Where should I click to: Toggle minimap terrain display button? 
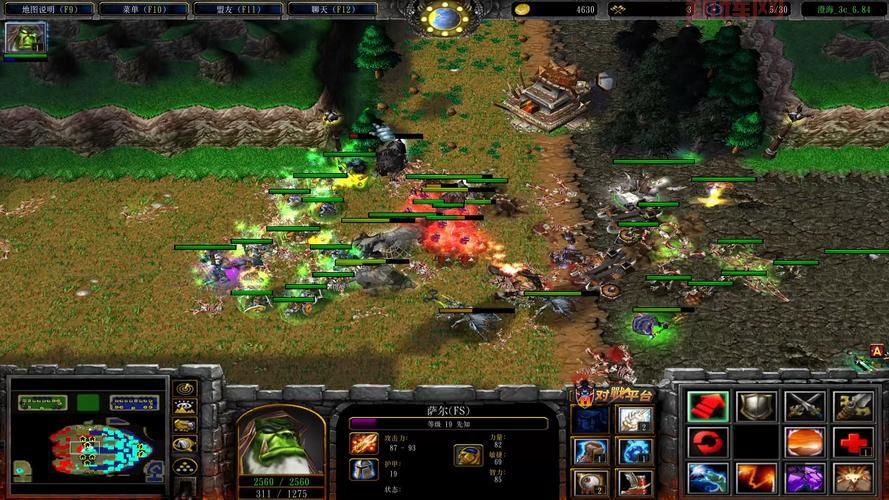[184, 406]
